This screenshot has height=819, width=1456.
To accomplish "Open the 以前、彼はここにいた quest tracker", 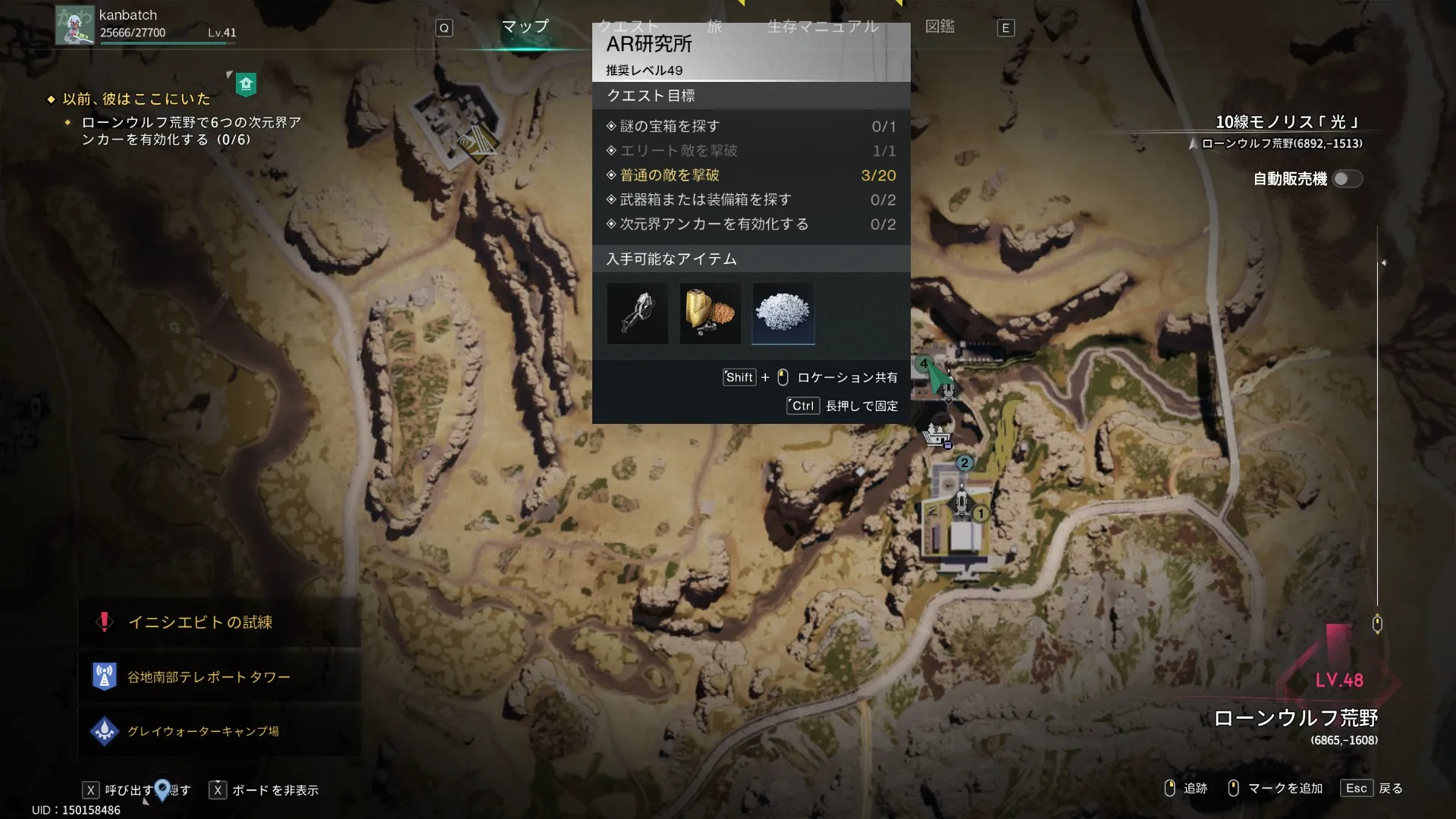I will [x=136, y=99].
